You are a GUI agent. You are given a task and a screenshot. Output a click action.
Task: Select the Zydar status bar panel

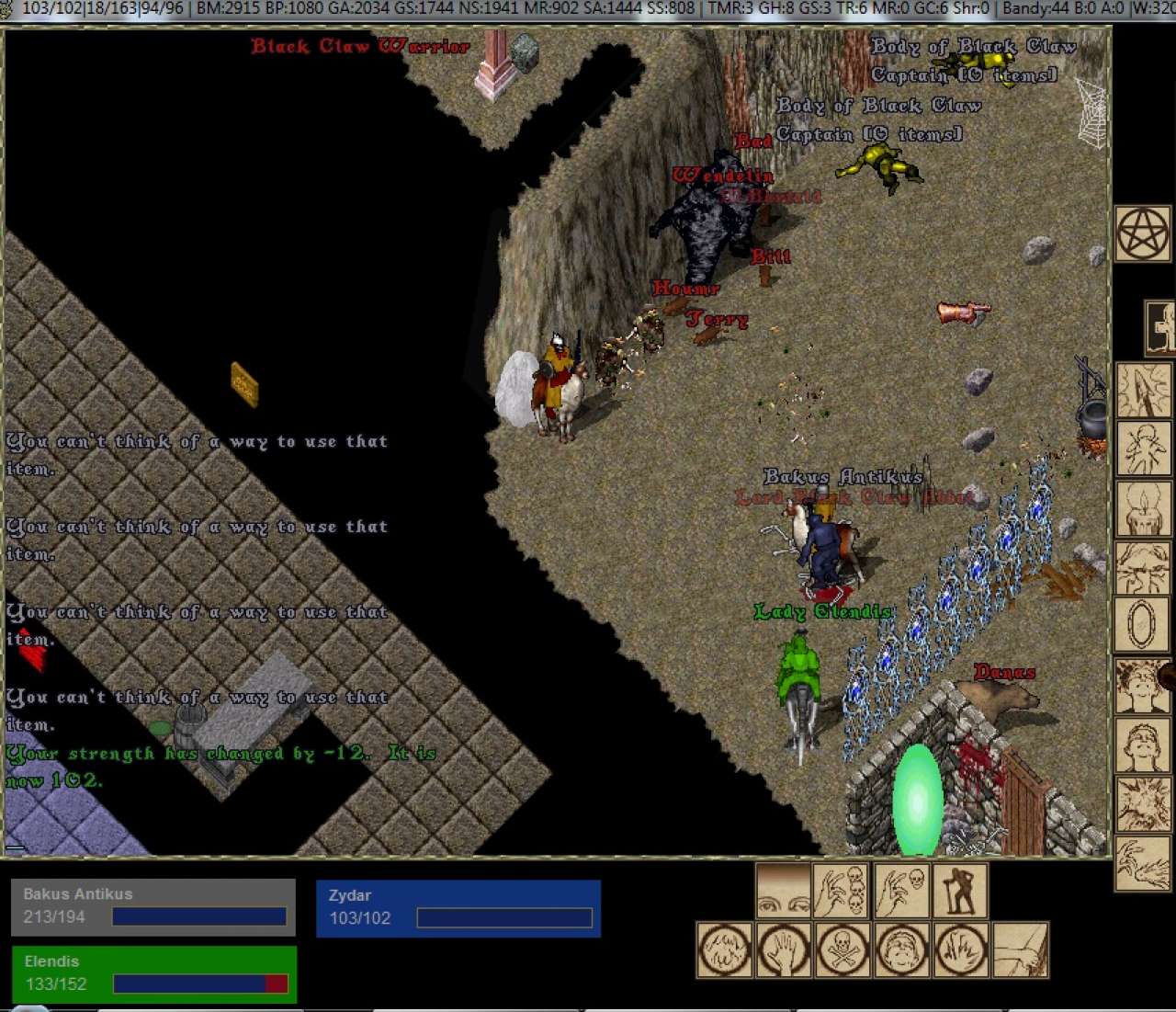pyautogui.click(x=458, y=908)
